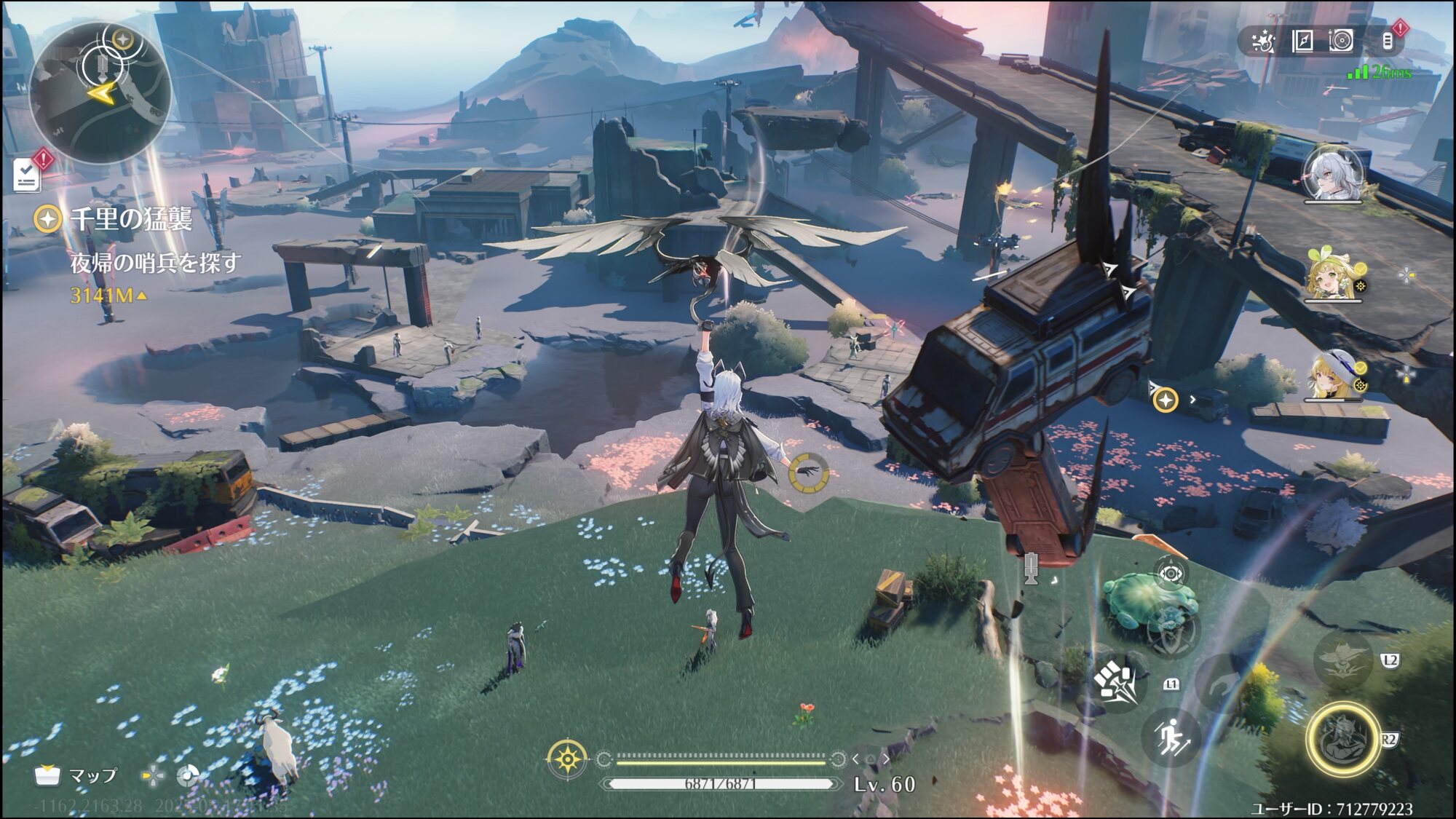This screenshot has width=1456, height=819.
Task: Tap the running figure dodge button
Action: (x=1171, y=737)
